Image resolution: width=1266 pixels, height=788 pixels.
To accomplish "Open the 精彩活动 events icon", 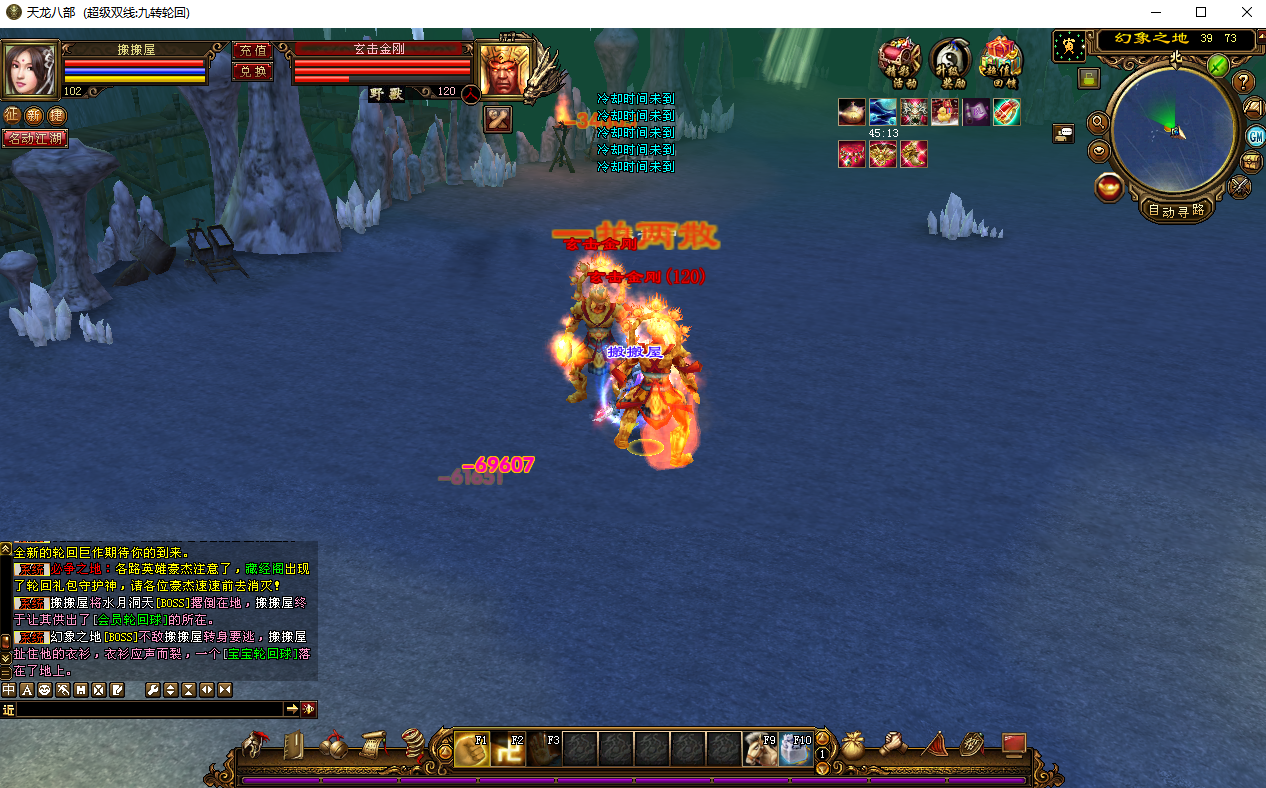I will pos(899,61).
